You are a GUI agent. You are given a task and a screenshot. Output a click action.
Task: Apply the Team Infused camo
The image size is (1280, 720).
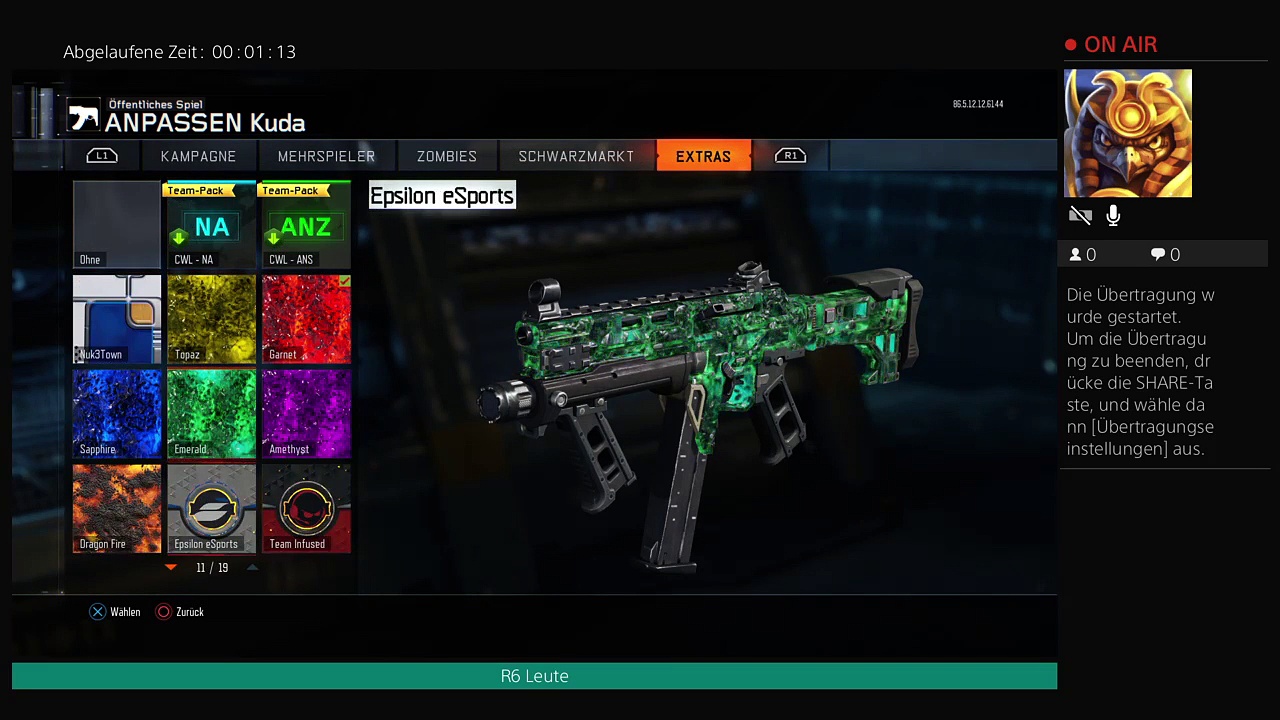click(x=306, y=508)
